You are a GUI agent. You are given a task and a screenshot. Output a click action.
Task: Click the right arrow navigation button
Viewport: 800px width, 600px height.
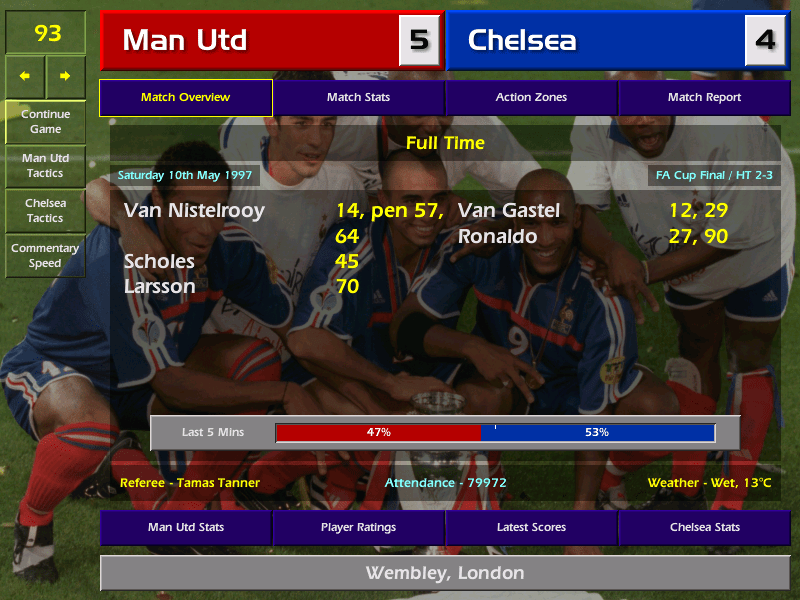point(65,76)
